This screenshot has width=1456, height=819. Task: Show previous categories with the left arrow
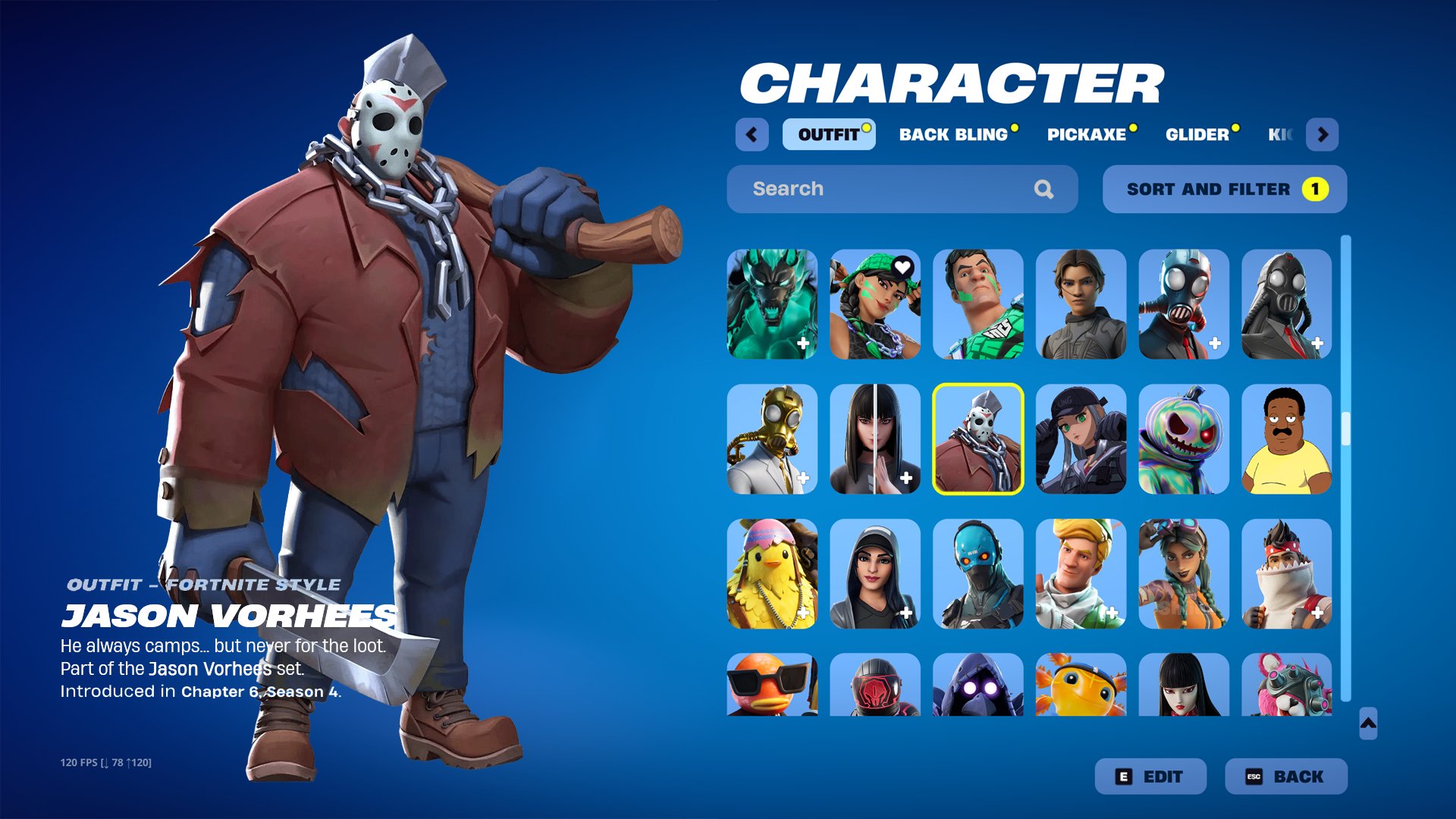coord(752,135)
